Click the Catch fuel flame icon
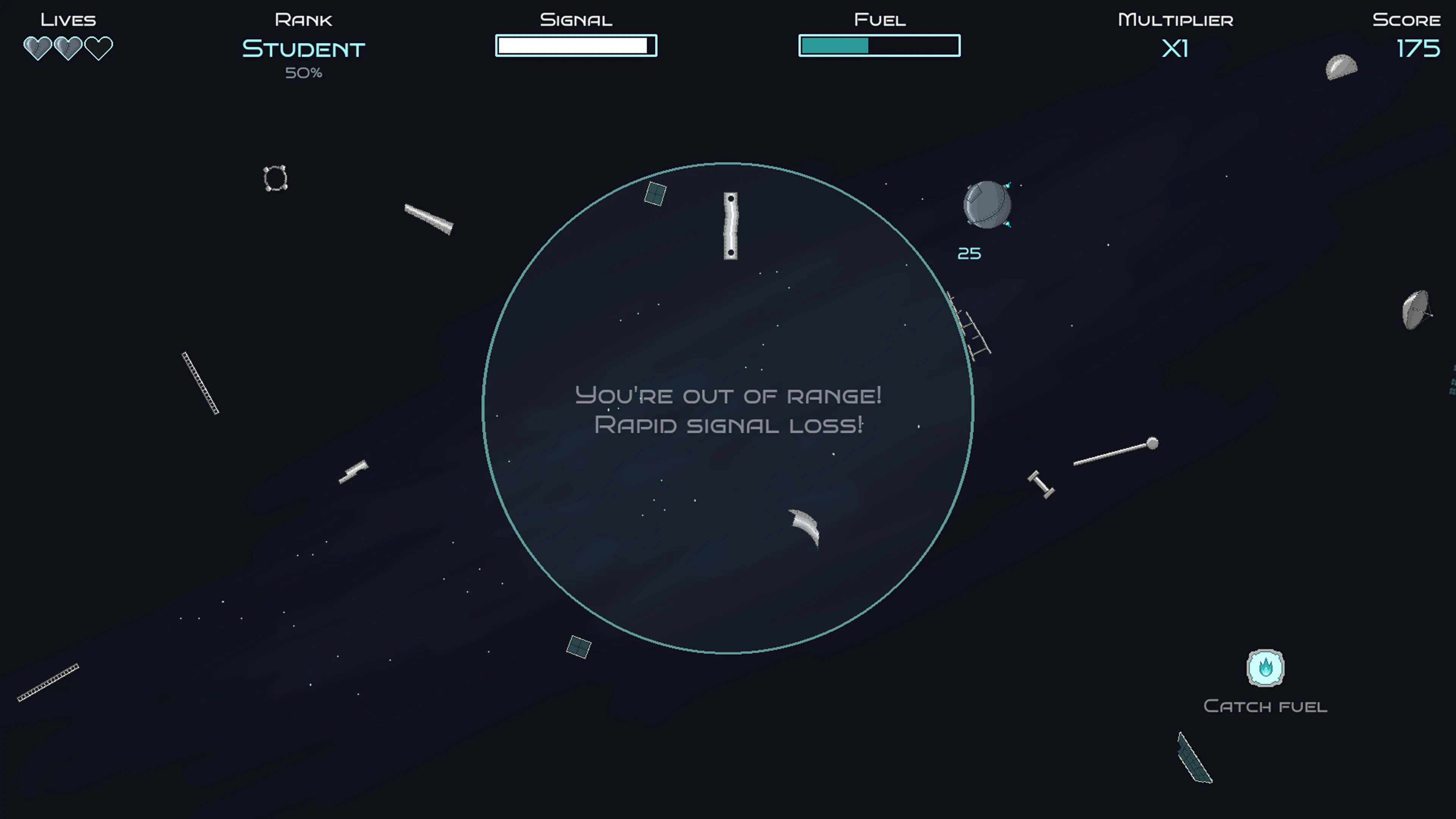The height and width of the screenshot is (819, 1456). [x=1266, y=668]
